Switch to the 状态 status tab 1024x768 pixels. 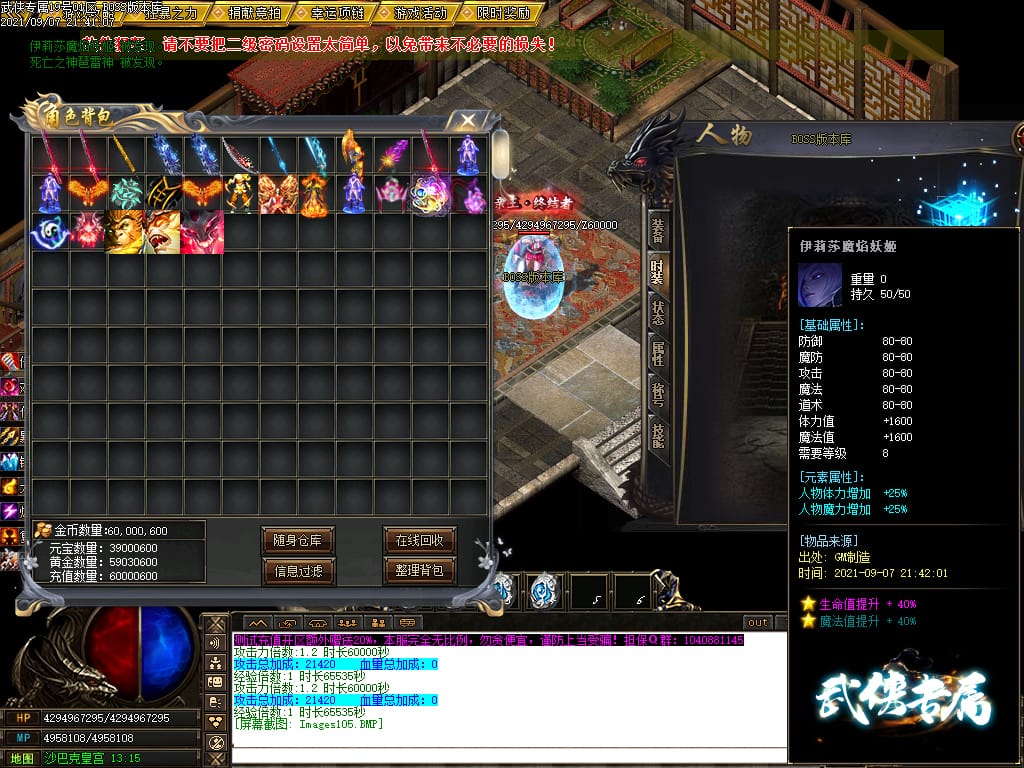click(657, 313)
